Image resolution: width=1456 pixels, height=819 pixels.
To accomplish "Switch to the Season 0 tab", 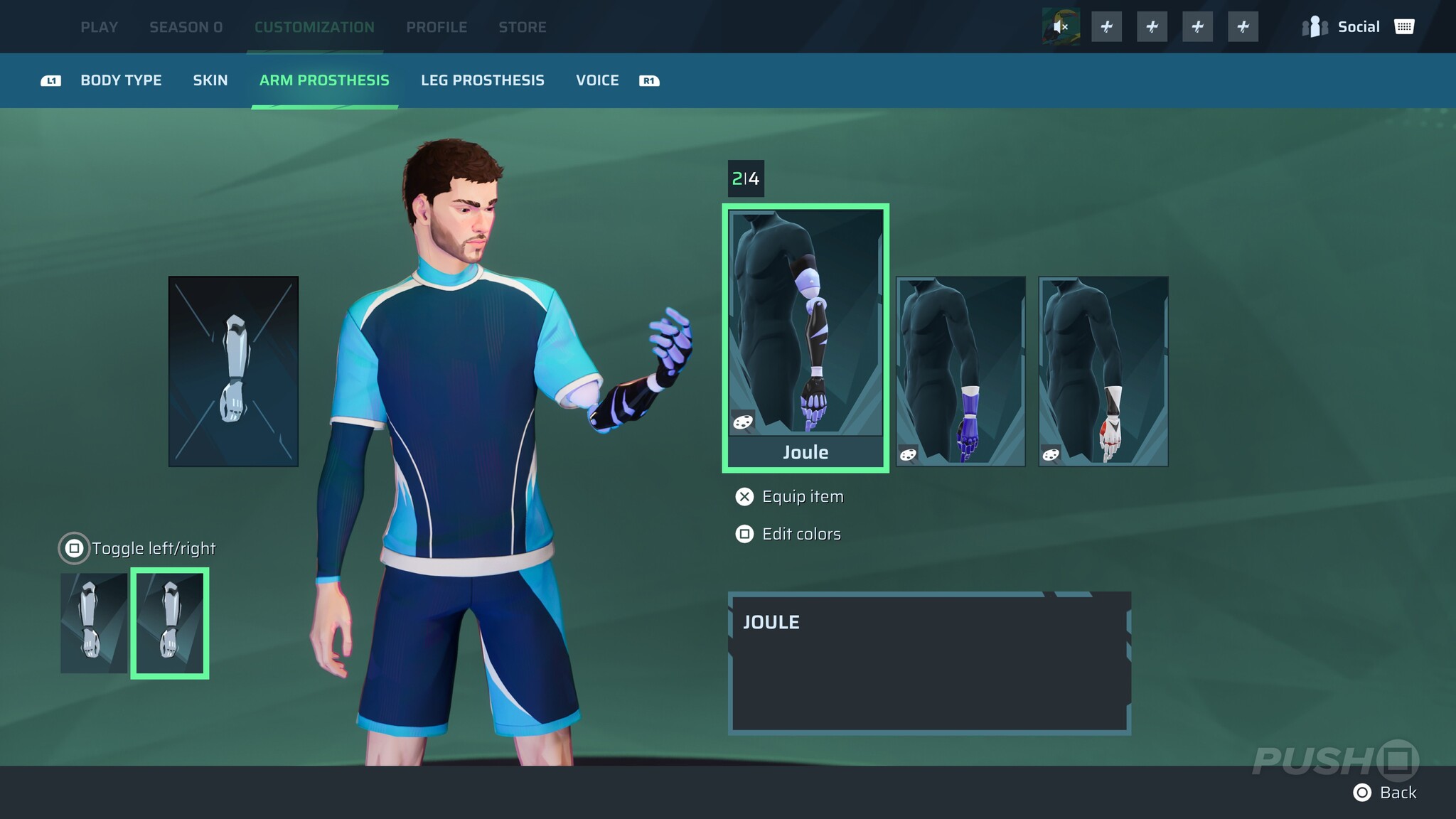I will pyautogui.click(x=186, y=27).
